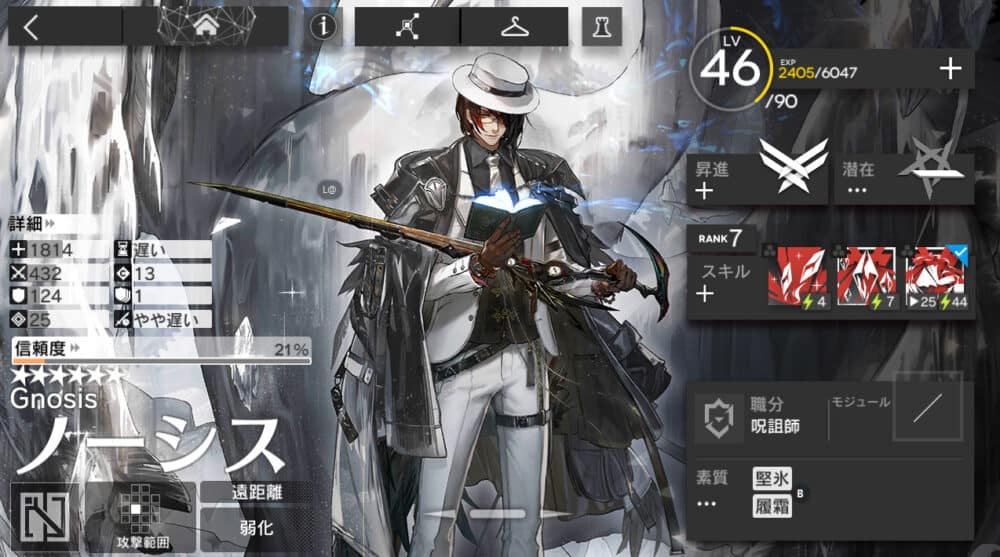Add EXP with the plus button

click(x=950, y=69)
